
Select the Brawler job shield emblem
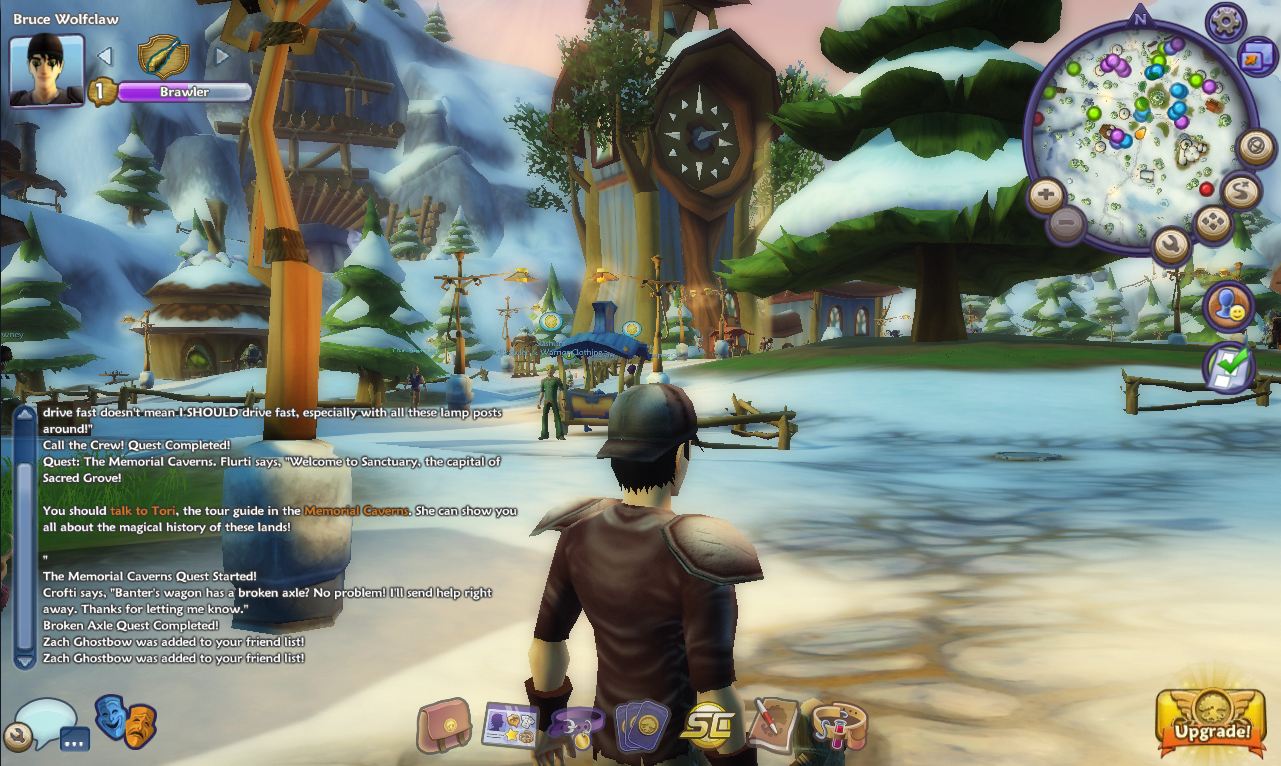[x=163, y=55]
